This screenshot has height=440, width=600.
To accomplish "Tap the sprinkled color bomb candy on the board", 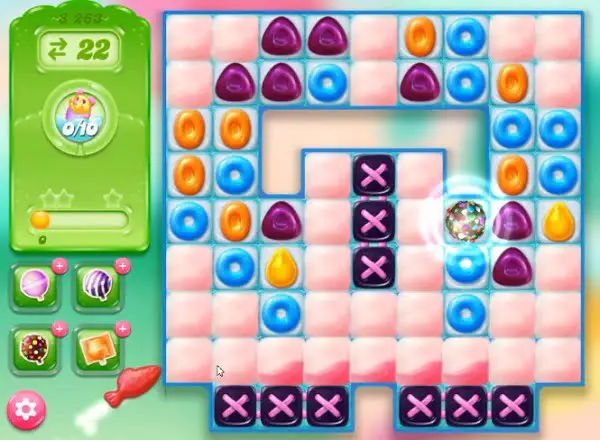I will 465,220.
